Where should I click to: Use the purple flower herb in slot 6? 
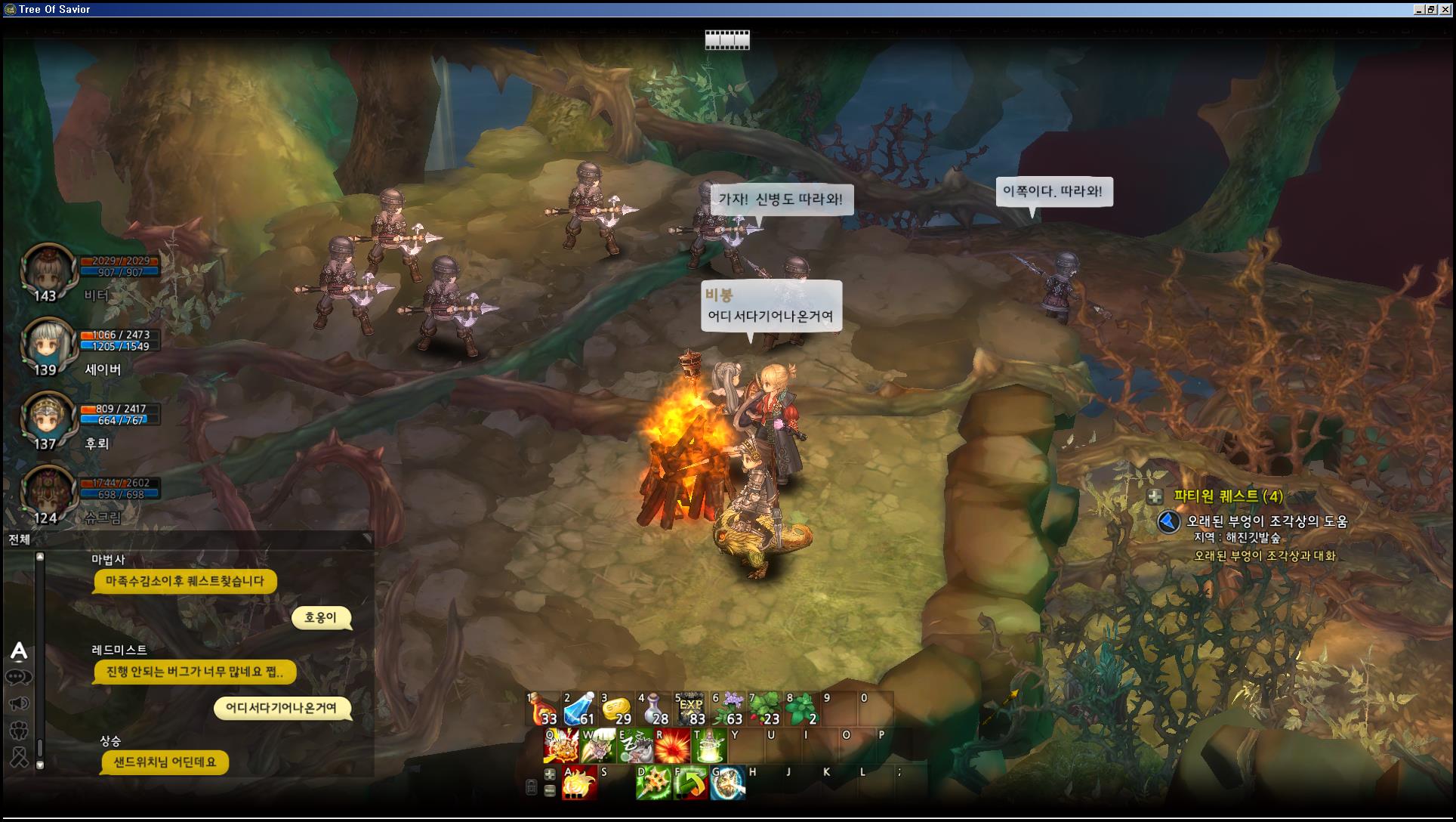coord(727,709)
